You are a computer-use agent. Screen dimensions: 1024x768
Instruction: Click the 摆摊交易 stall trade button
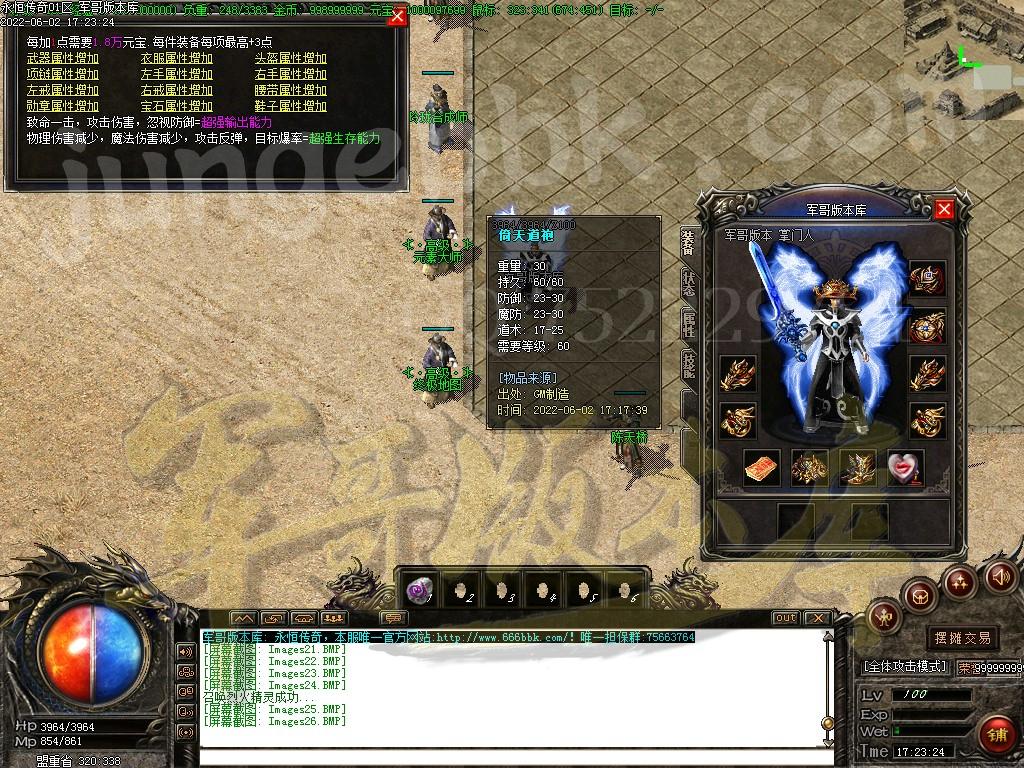pos(963,637)
